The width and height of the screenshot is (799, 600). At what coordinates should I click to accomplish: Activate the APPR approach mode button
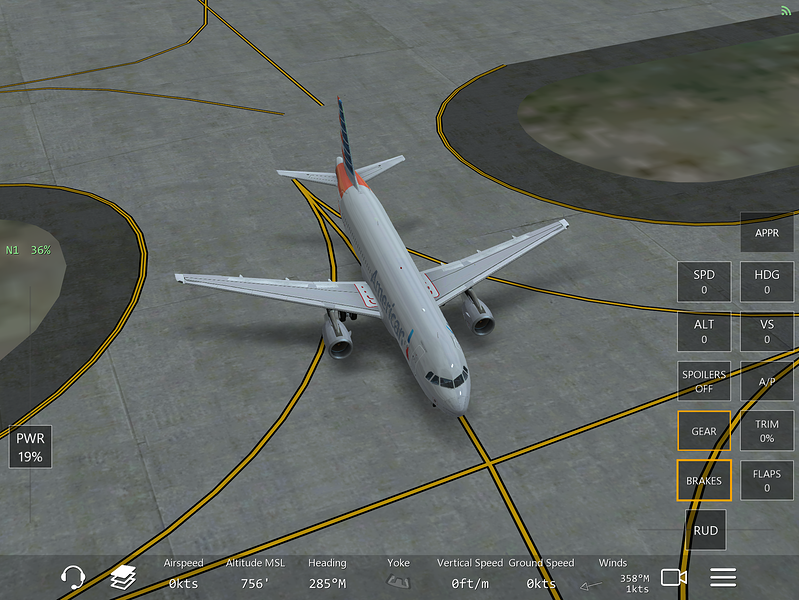point(767,232)
